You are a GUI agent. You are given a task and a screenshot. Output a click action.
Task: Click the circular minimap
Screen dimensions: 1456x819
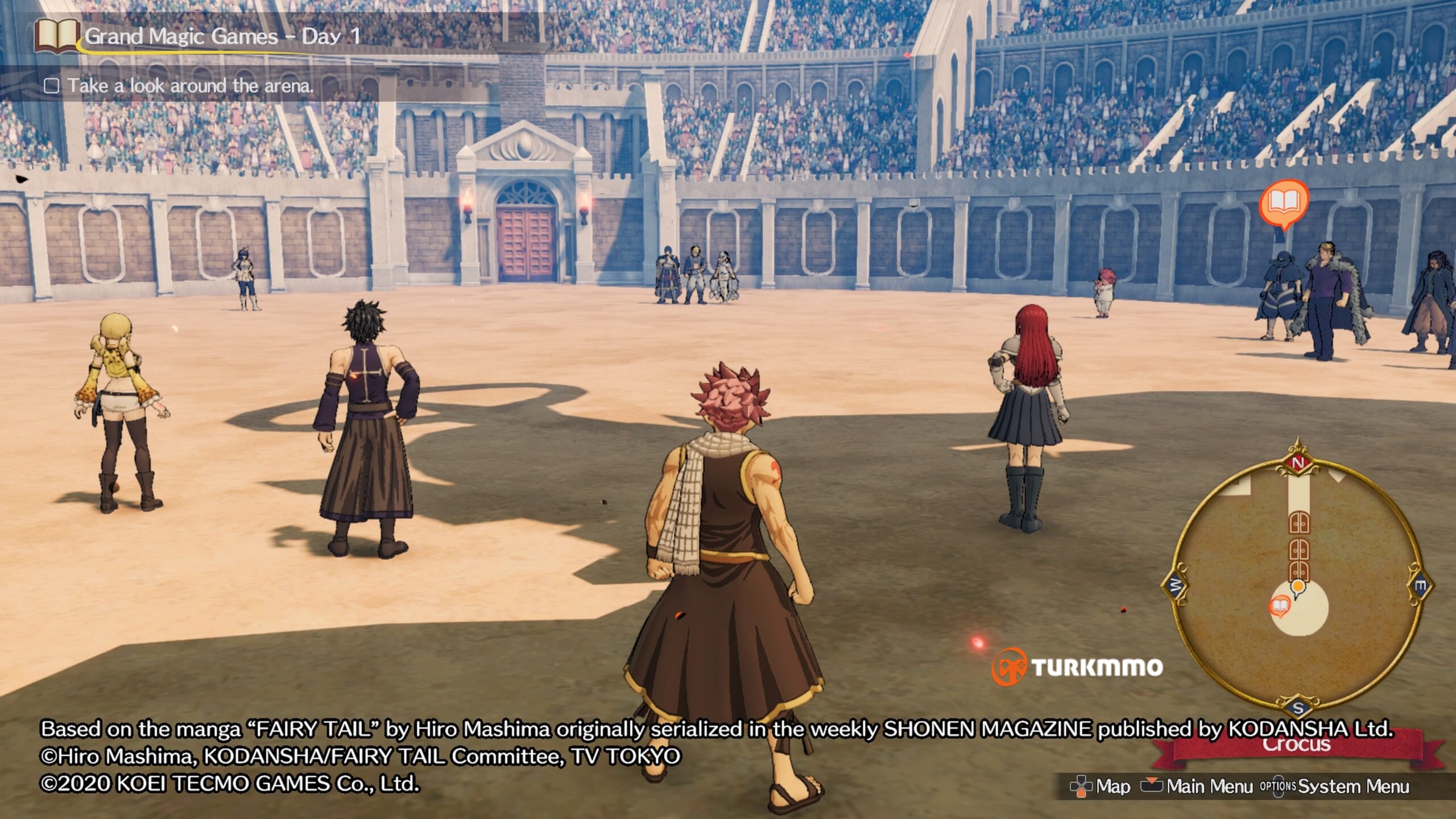click(1297, 579)
